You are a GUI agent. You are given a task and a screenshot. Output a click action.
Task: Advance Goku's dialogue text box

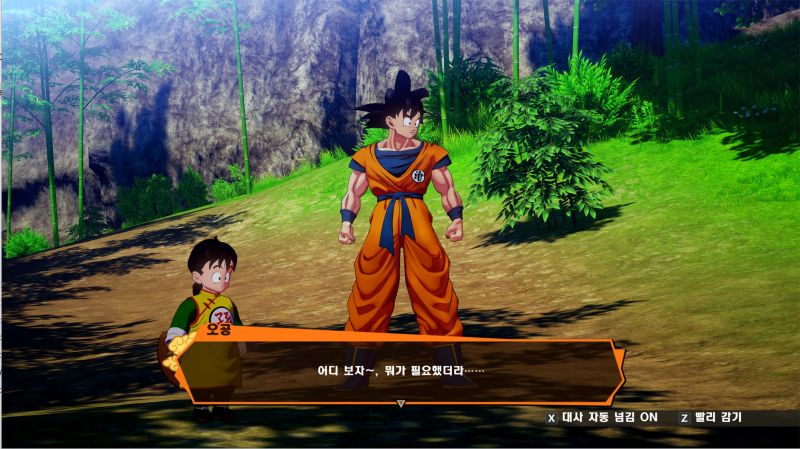coord(400,371)
